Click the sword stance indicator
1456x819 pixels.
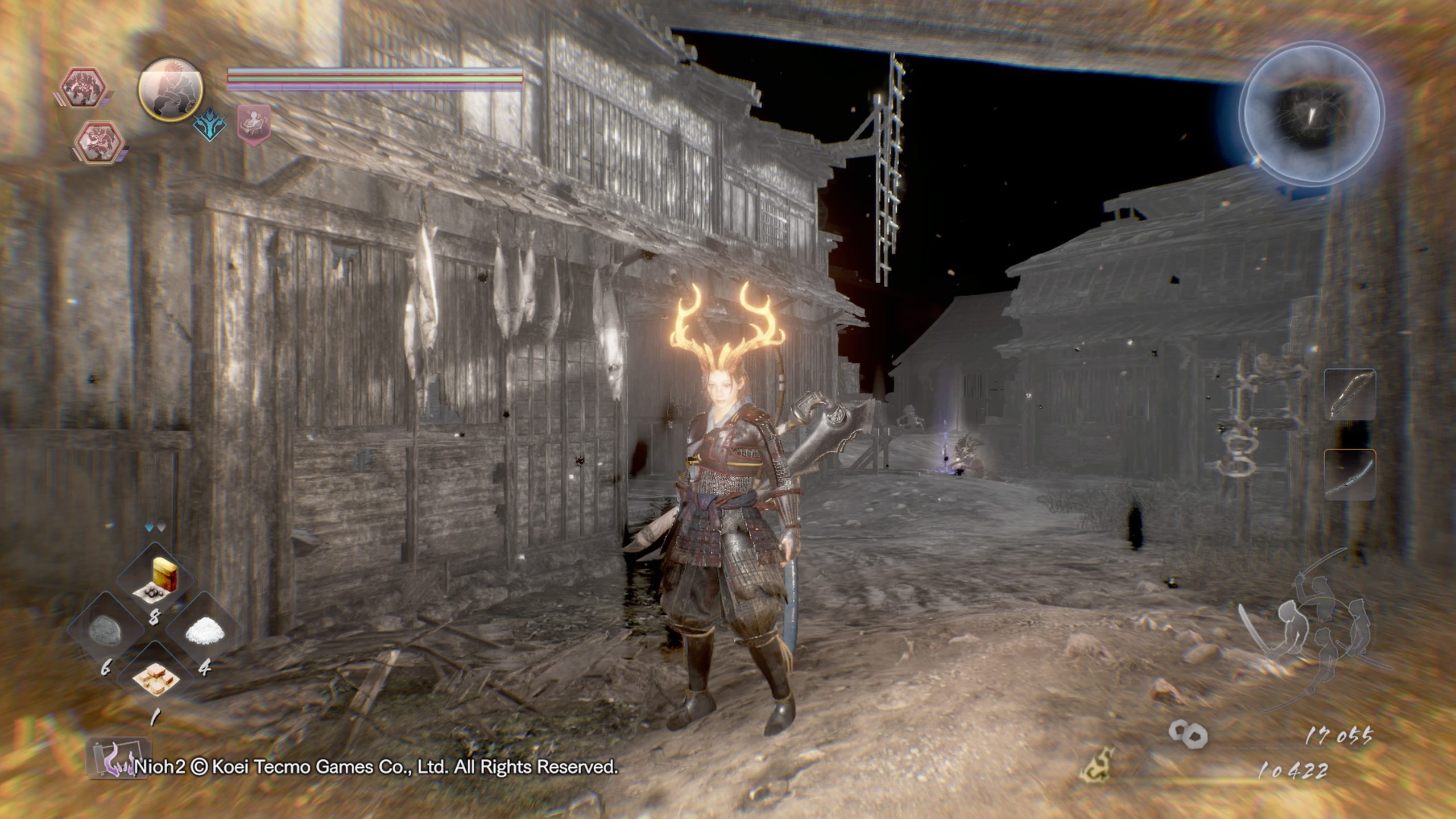[x=1314, y=631]
